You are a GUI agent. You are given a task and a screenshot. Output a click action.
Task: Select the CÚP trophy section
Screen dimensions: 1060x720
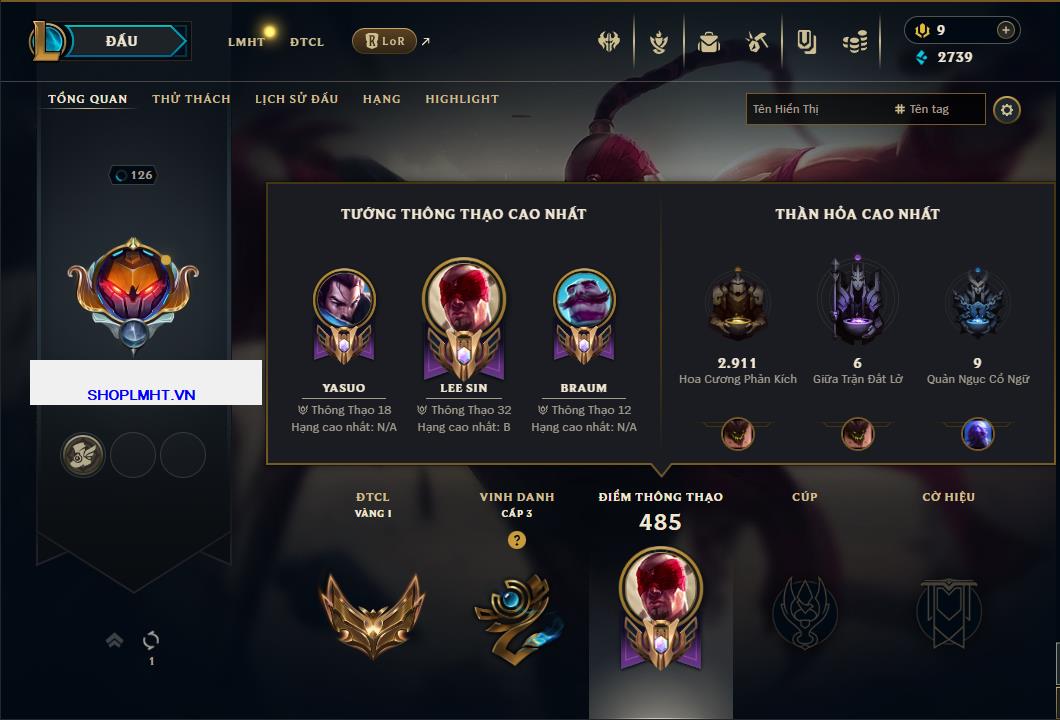[x=804, y=610]
